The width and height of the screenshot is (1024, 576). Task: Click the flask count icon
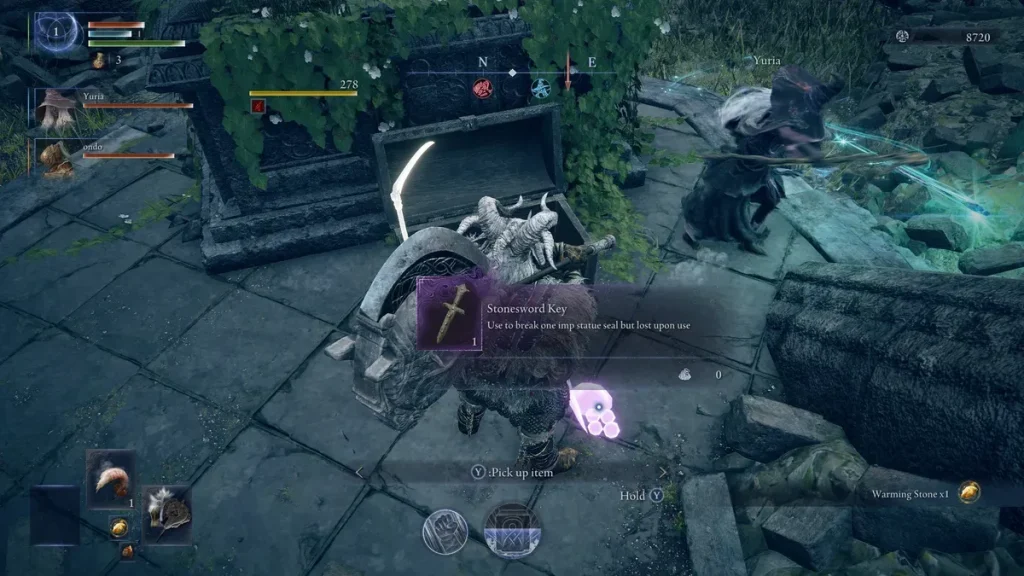(x=99, y=61)
